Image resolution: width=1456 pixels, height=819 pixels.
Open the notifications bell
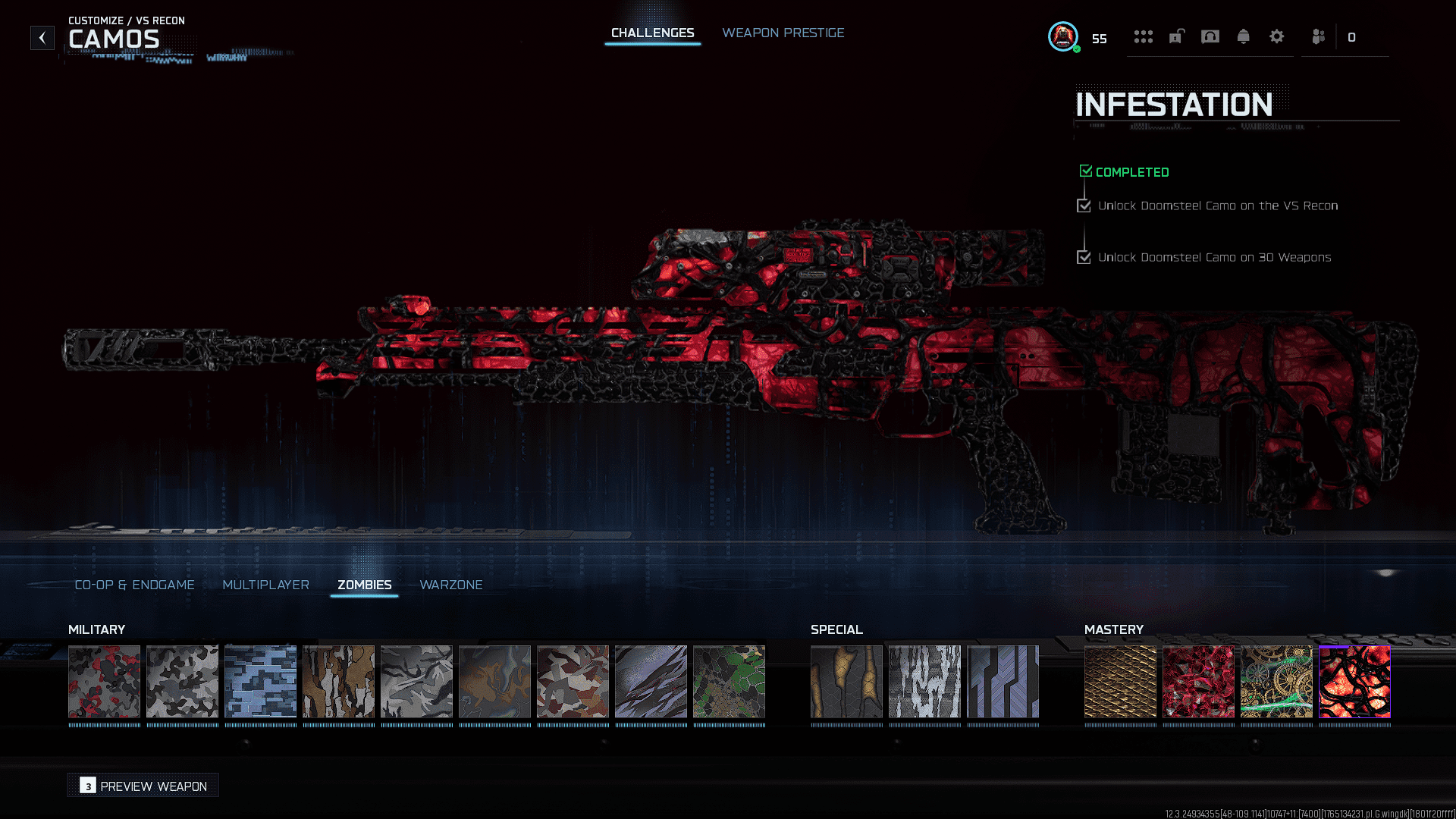[x=1243, y=36]
